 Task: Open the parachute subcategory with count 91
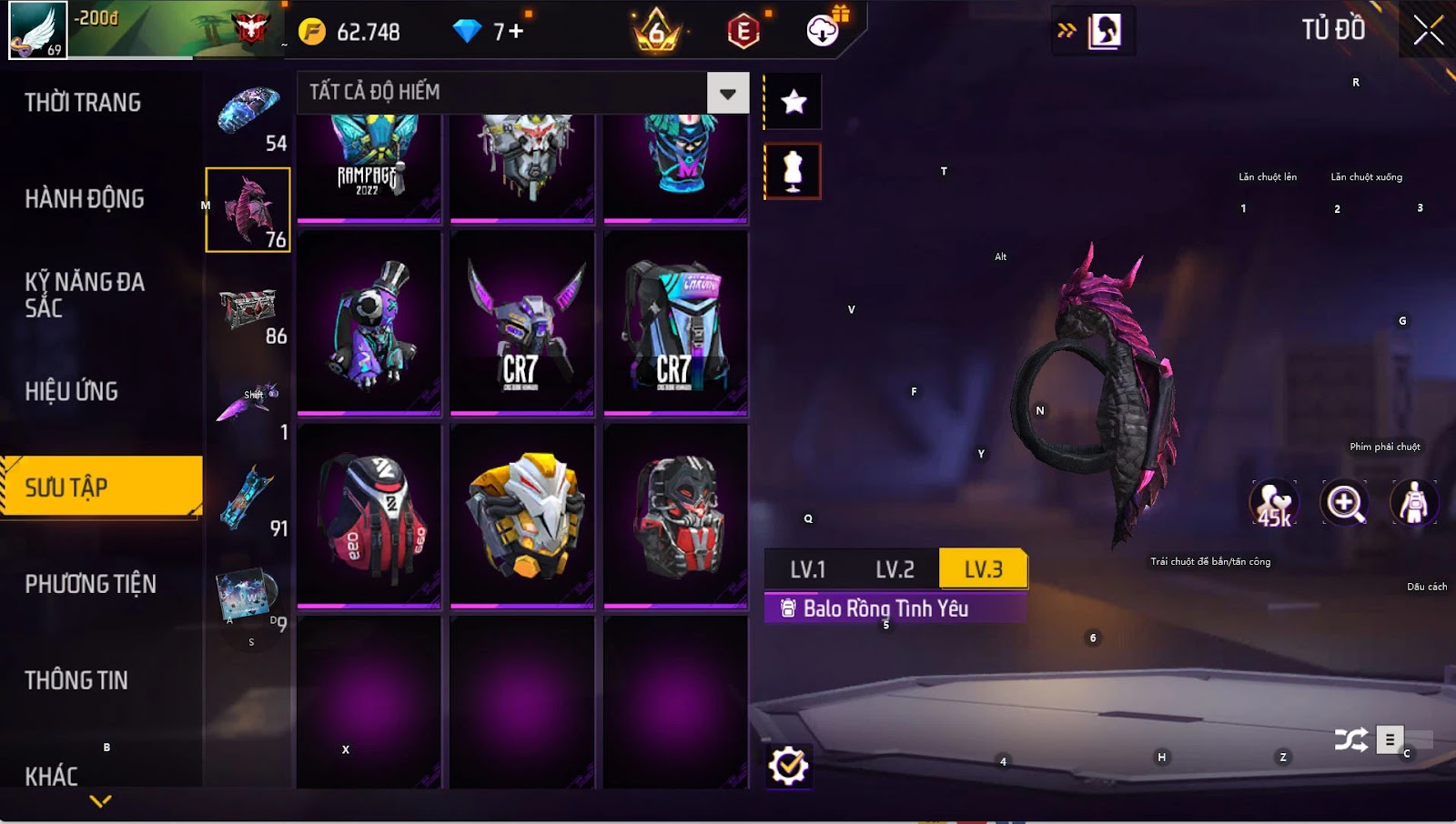click(x=248, y=500)
